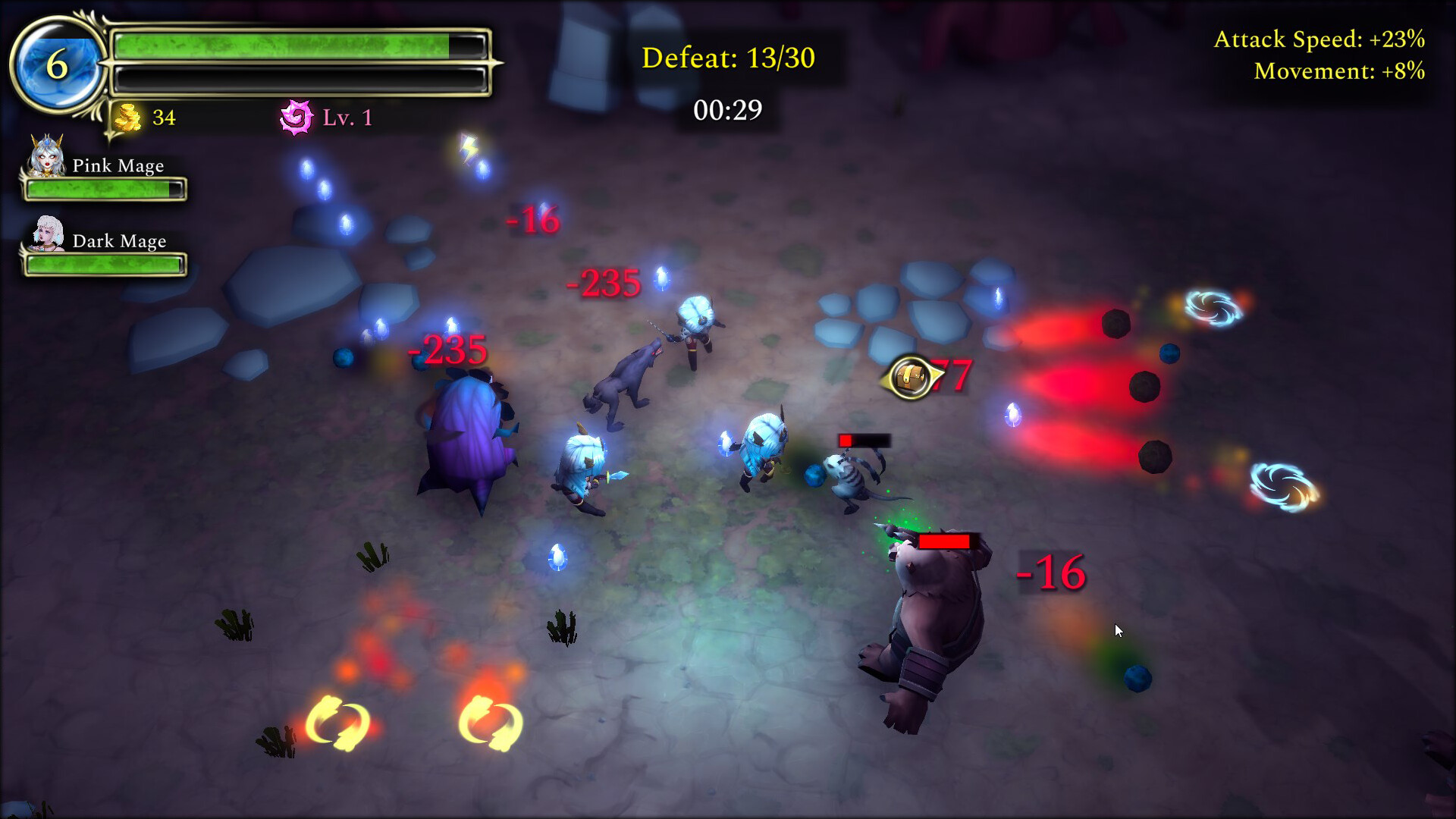The height and width of the screenshot is (819, 1456).
Task: Click the Pink Mage name label
Action: tap(118, 165)
